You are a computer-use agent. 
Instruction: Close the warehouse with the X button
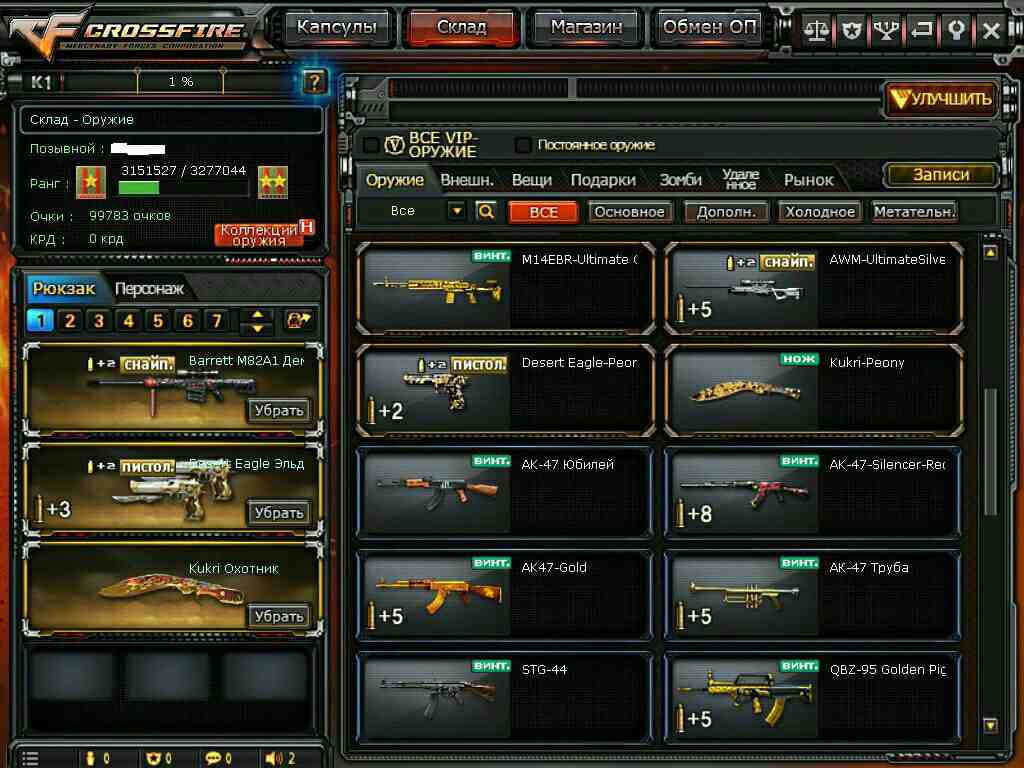click(x=991, y=30)
